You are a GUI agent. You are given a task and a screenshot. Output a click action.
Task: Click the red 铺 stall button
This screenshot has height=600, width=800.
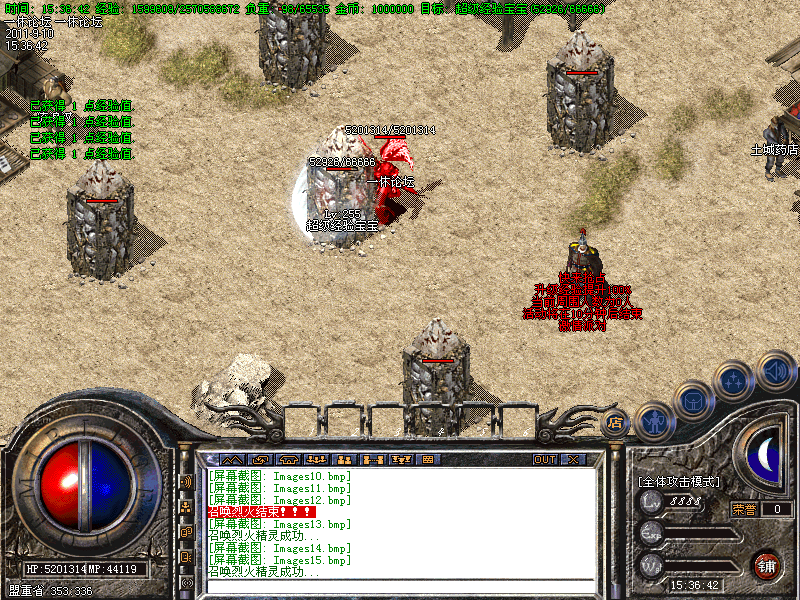[767, 565]
